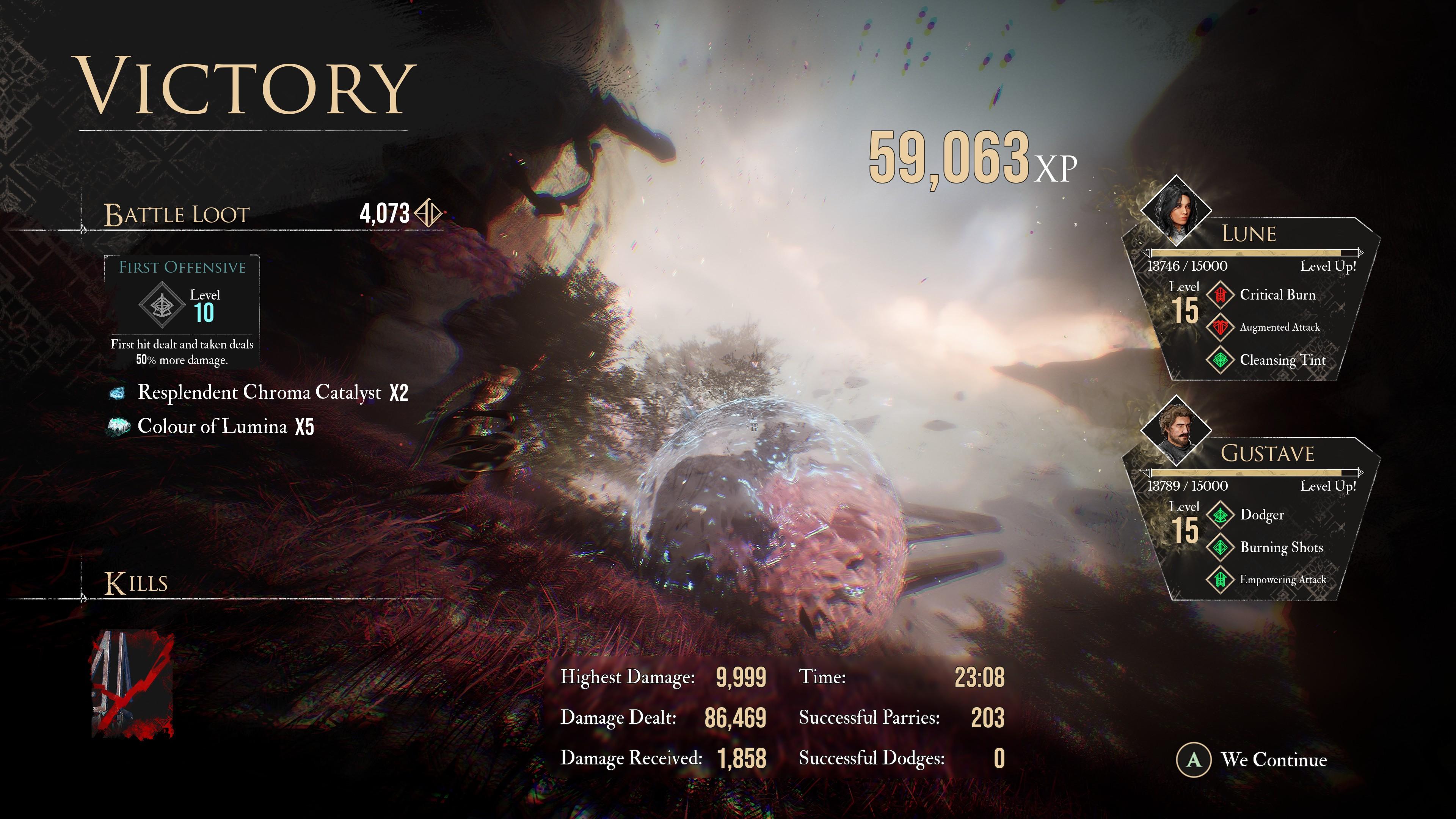Click Lune's character portrait
This screenshot has height=819, width=1456.
[x=1176, y=211]
